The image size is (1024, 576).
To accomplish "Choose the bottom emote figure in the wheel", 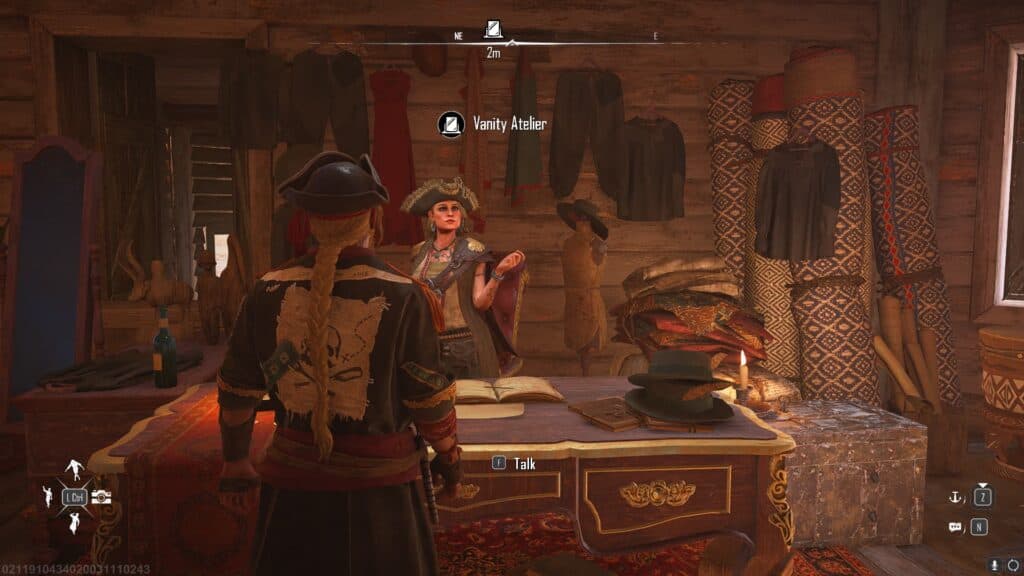I will pos(74,523).
